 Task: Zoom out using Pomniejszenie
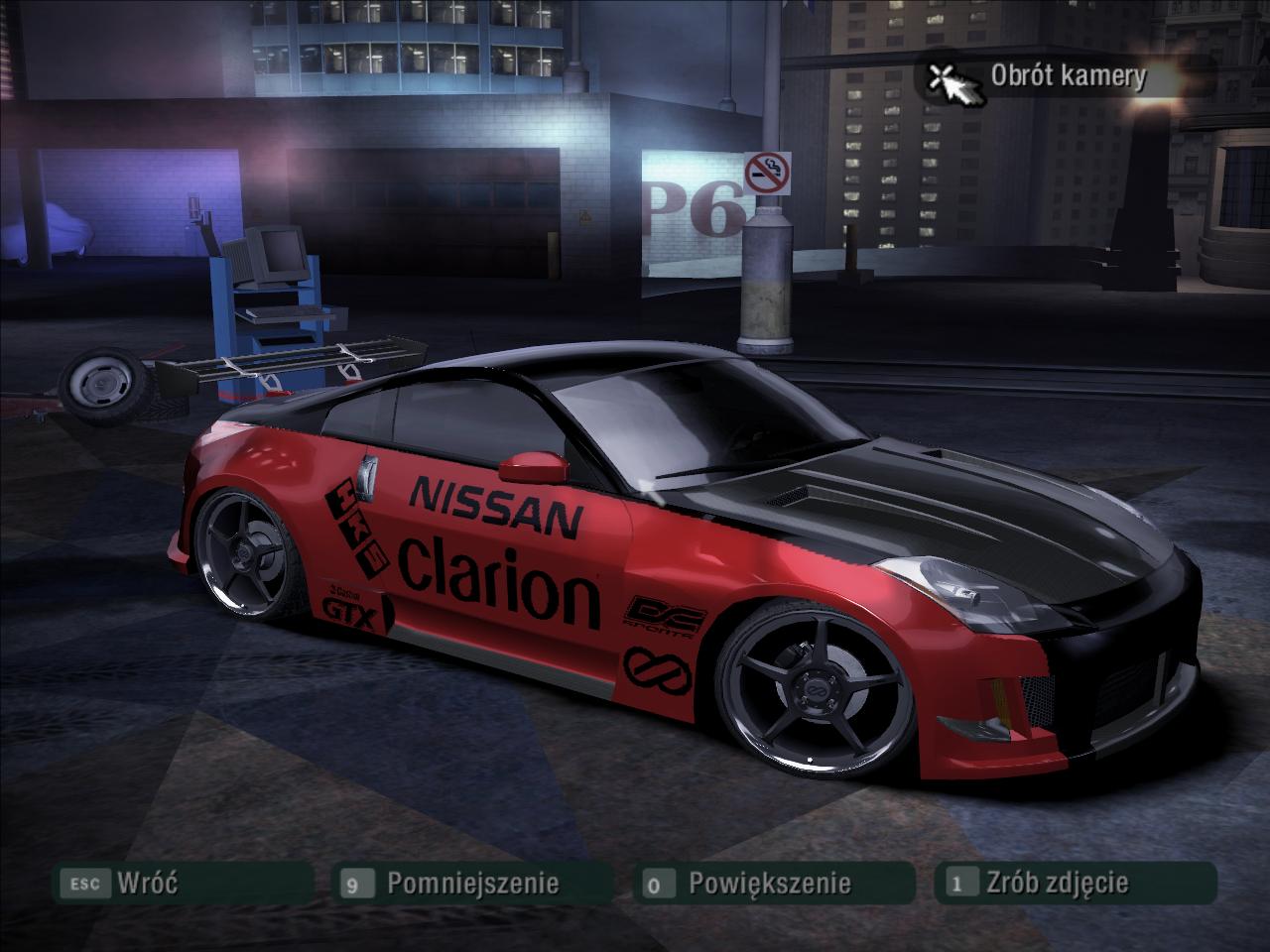point(471,883)
